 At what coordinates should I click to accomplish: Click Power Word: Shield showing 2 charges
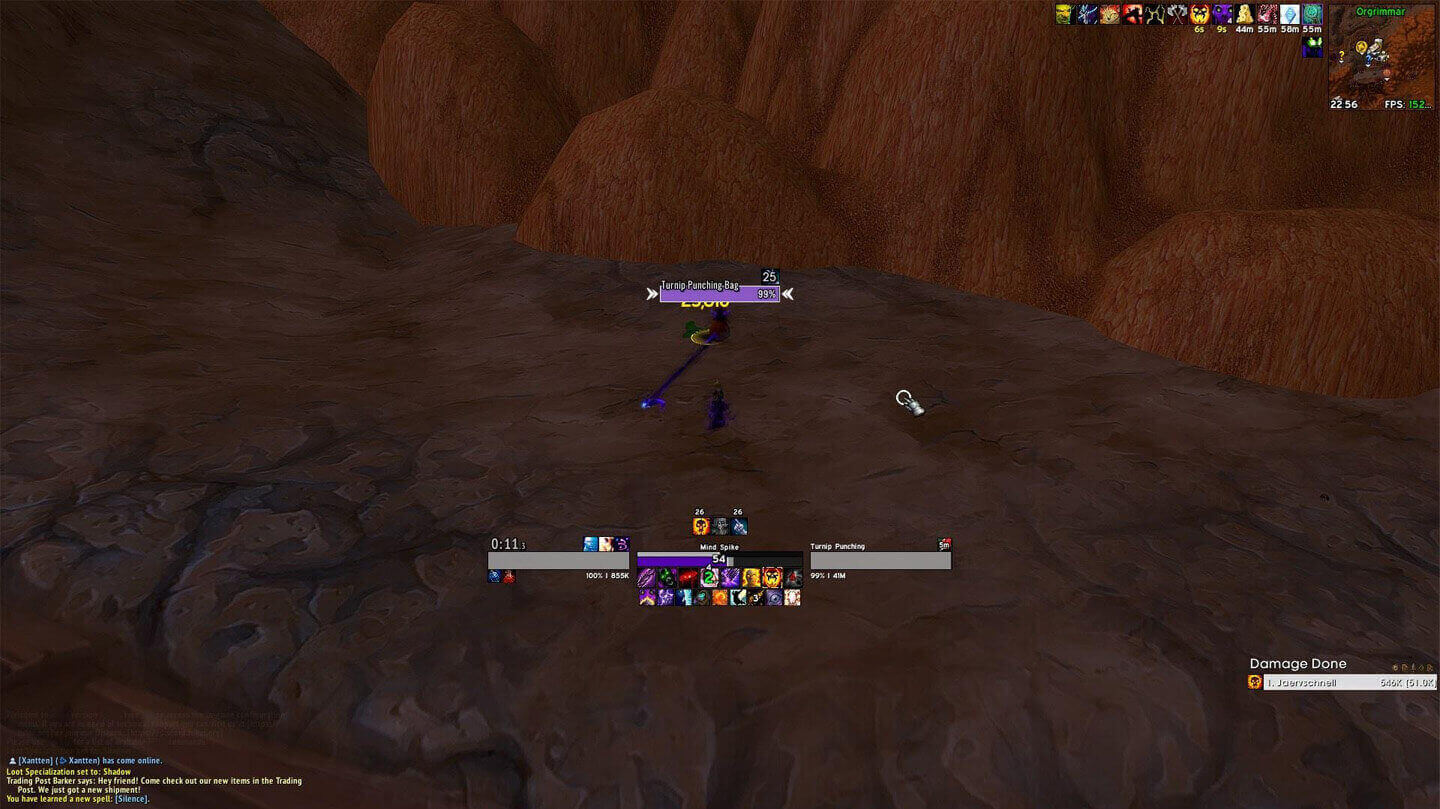[x=709, y=578]
